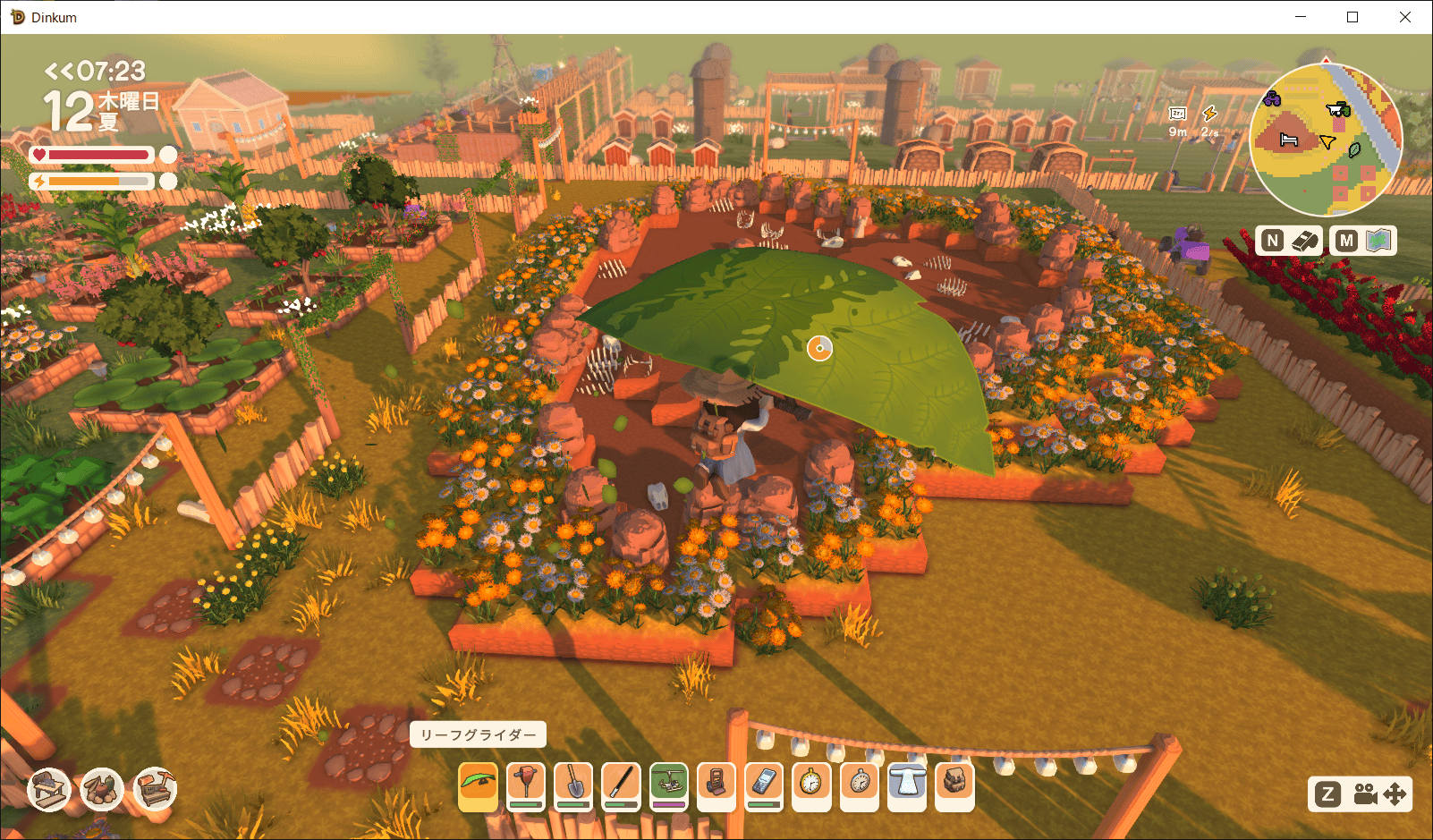Choose the silver stopwatch slot
The height and width of the screenshot is (840, 1433).
[859, 785]
